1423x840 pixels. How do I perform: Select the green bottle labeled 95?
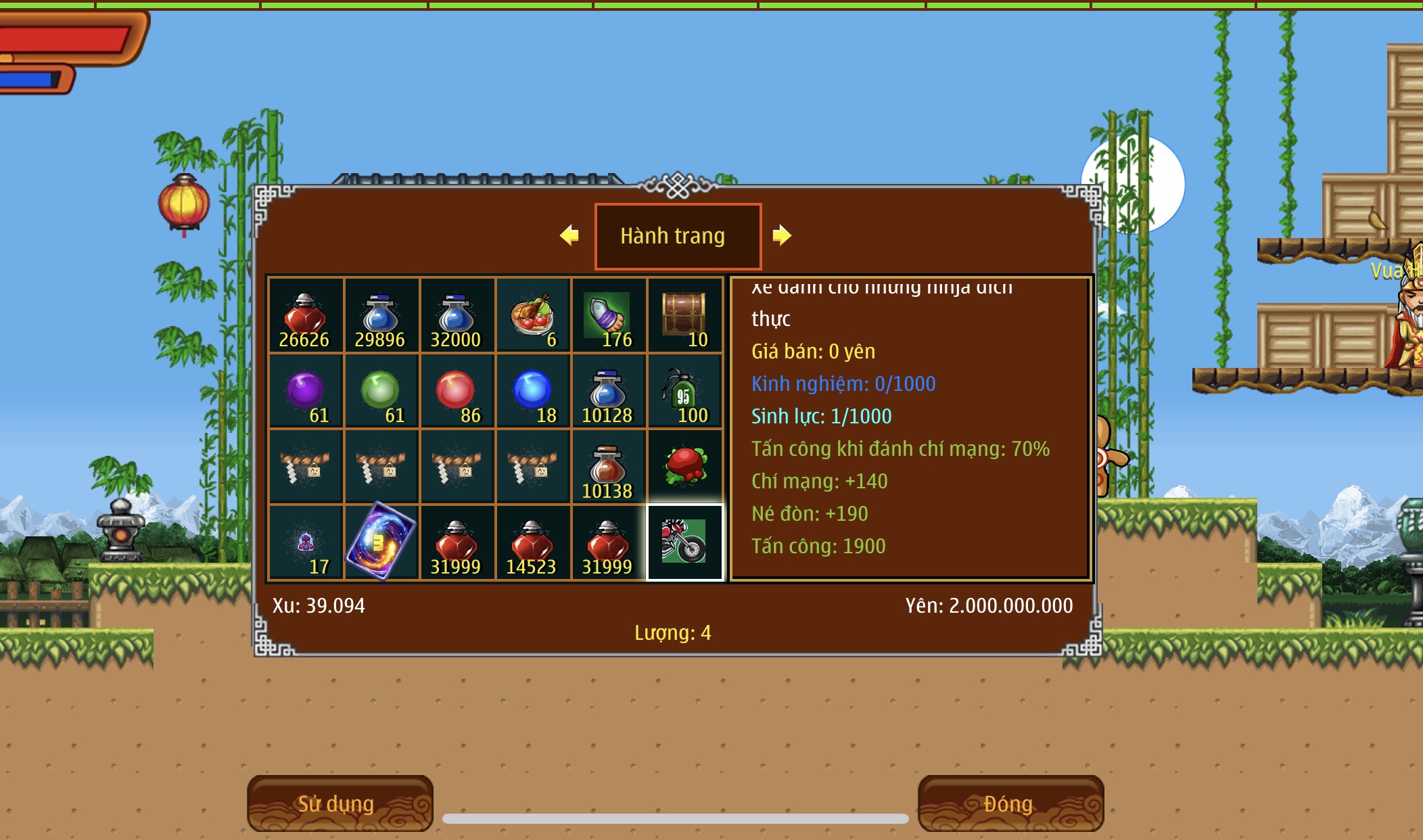684,392
